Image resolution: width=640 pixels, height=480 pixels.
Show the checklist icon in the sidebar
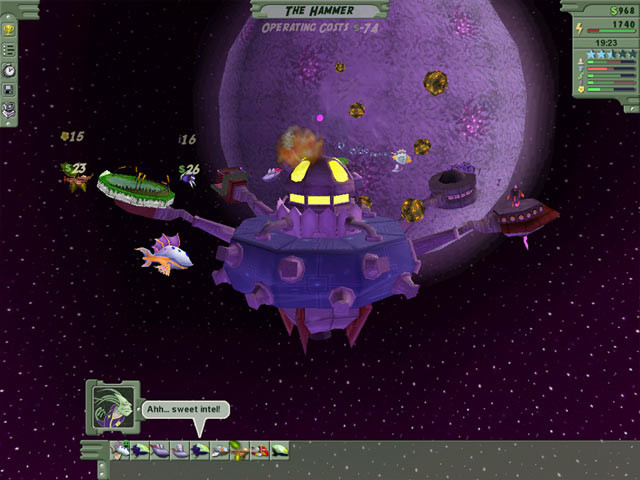[x=9, y=50]
